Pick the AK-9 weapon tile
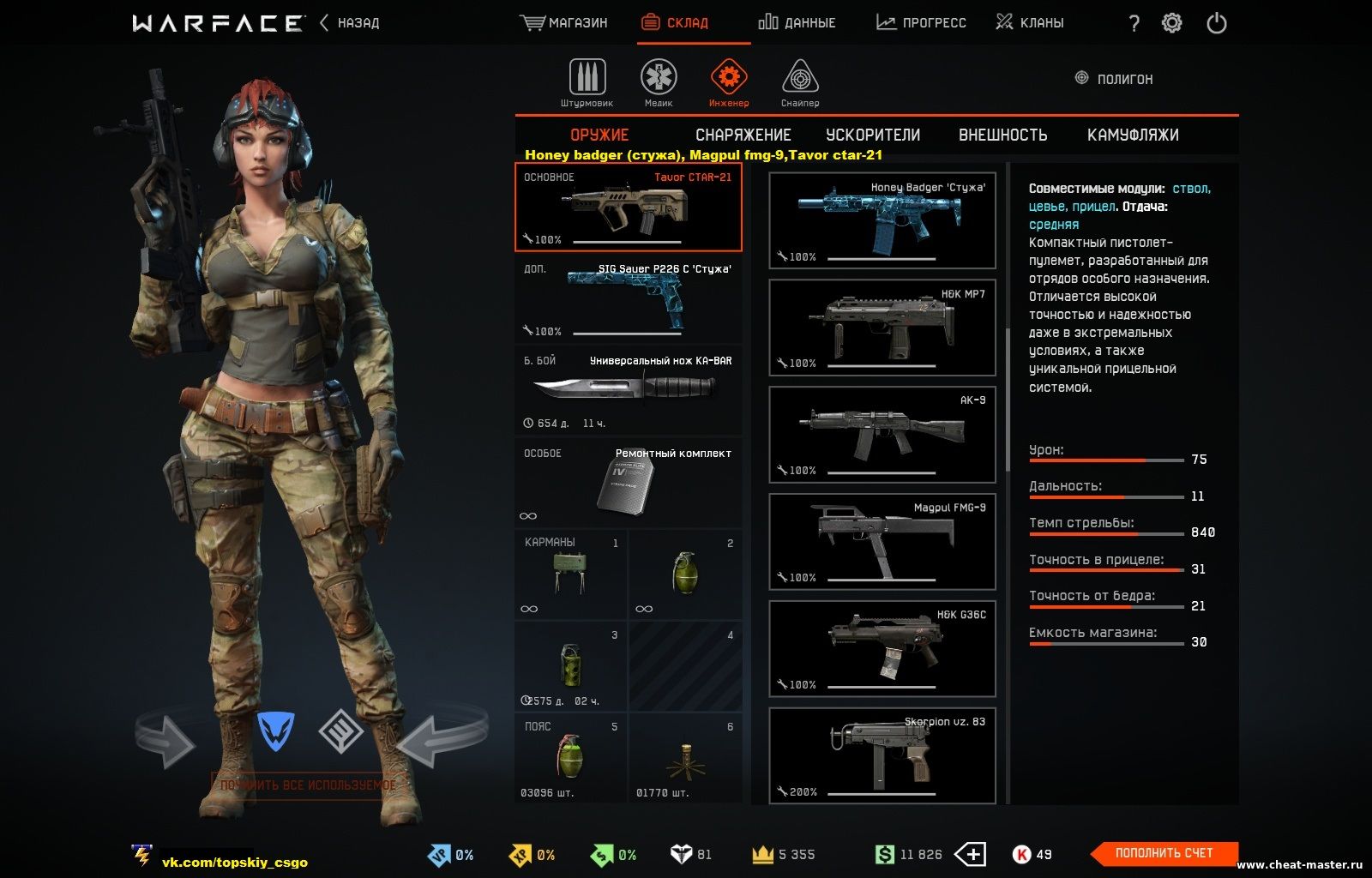The image size is (1372, 878). tap(882, 435)
